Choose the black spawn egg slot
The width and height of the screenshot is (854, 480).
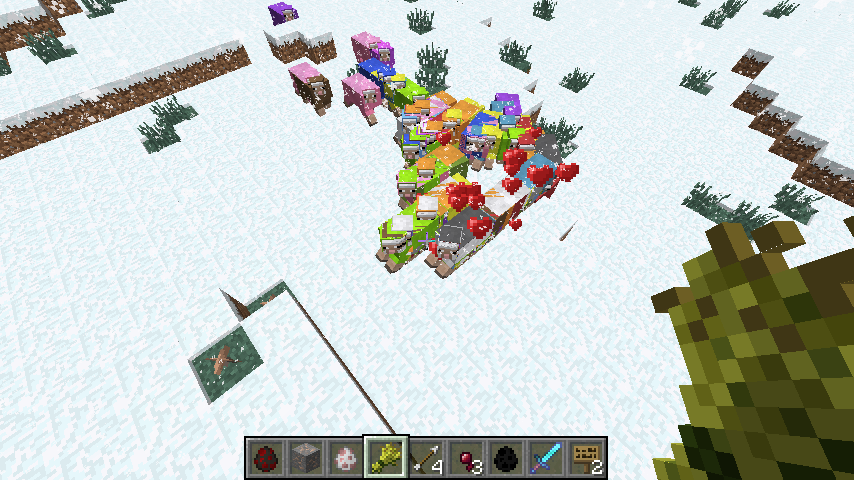pos(506,458)
